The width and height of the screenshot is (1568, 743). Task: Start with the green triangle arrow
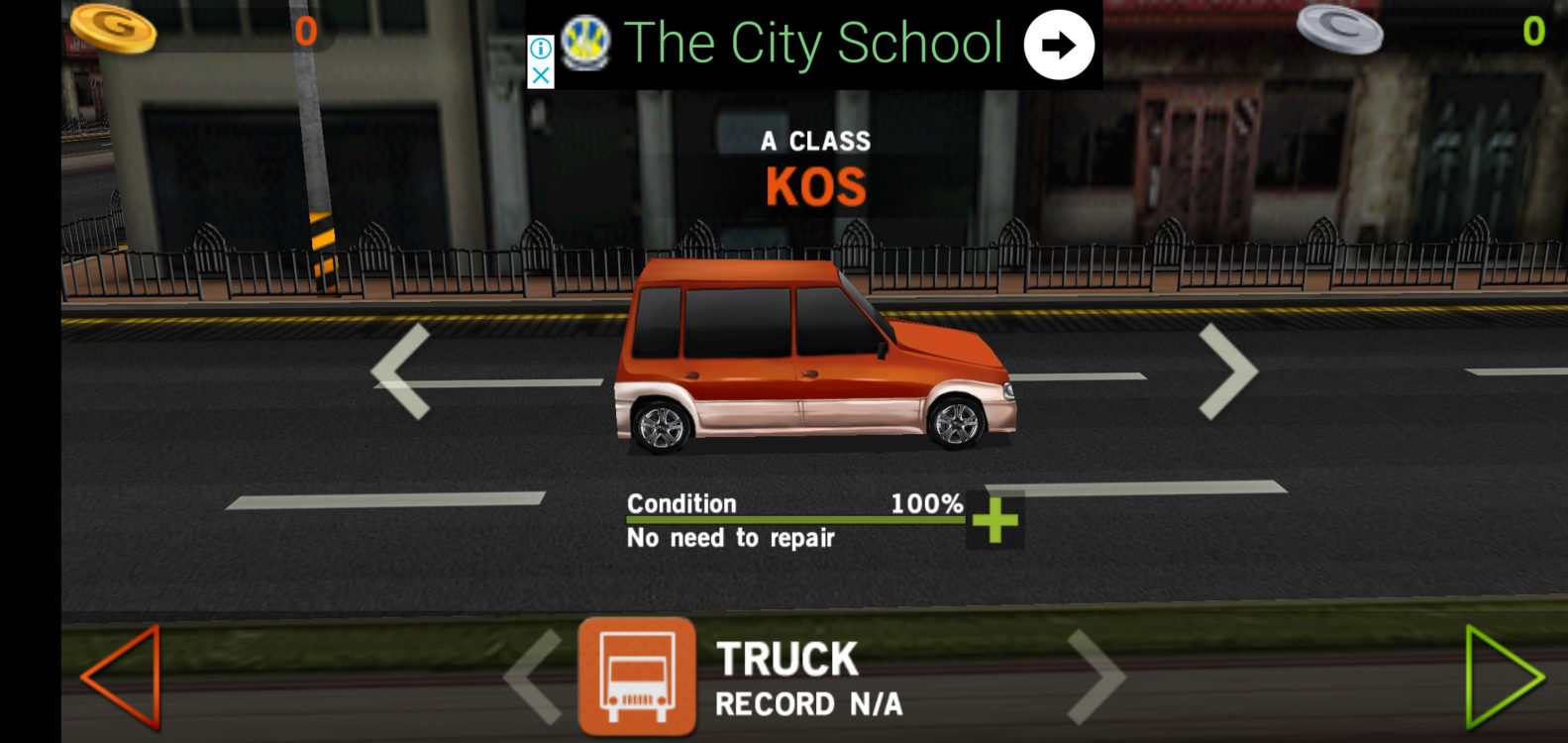tap(1504, 678)
